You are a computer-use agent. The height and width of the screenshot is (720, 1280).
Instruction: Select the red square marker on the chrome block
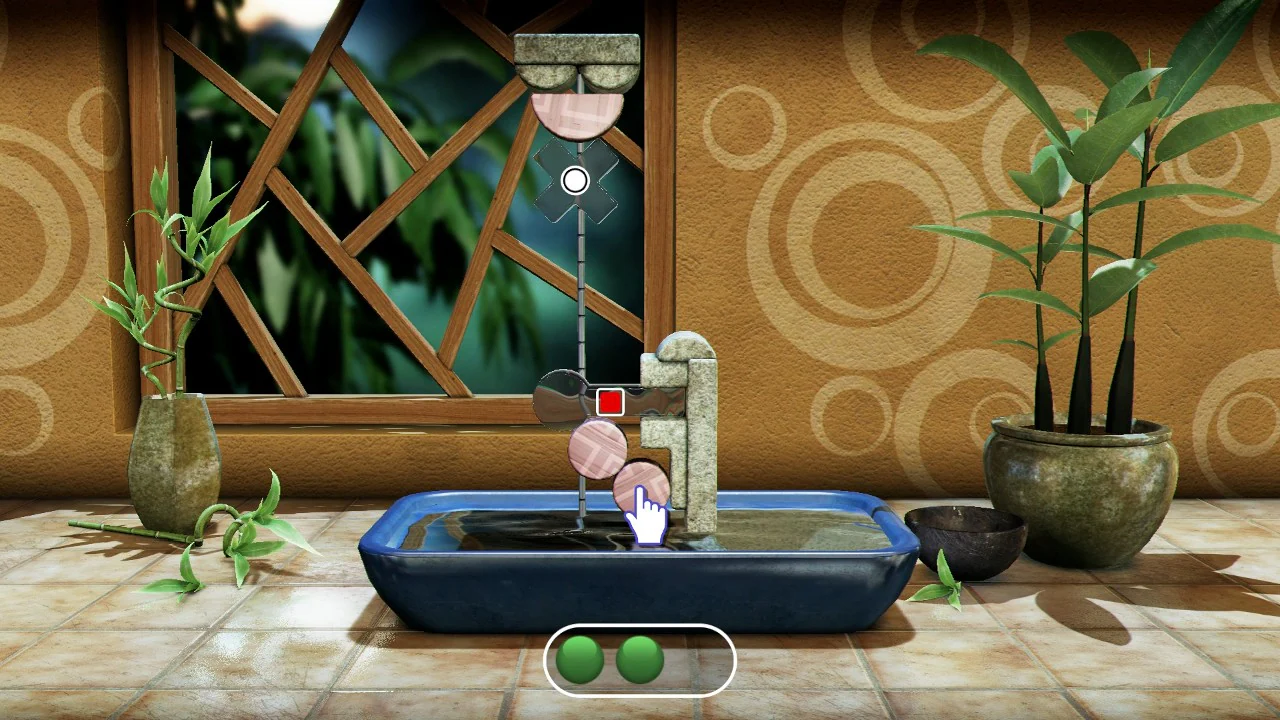(x=610, y=402)
